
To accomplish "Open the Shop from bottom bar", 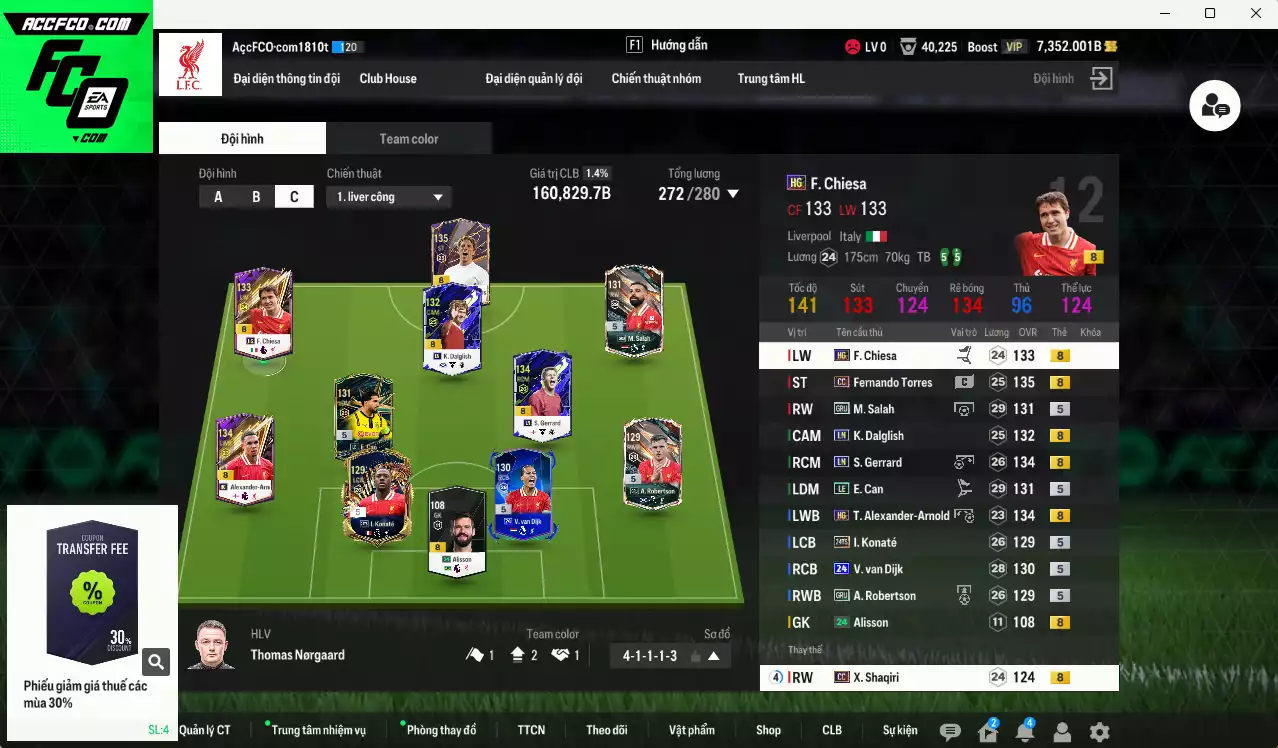I will (768, 730).
